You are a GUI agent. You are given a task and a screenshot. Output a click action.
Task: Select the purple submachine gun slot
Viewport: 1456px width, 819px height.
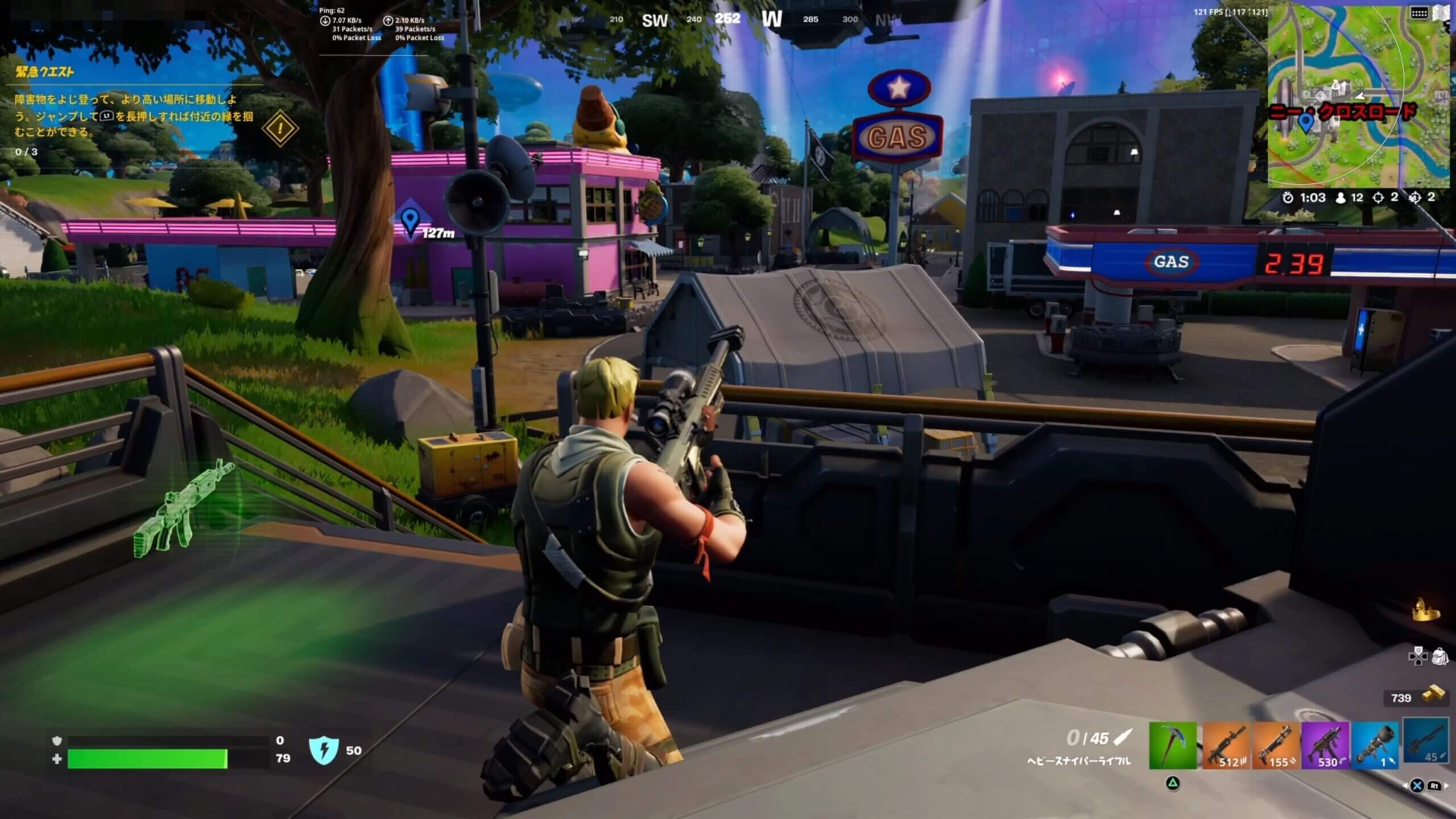(x=1325, y=745)
